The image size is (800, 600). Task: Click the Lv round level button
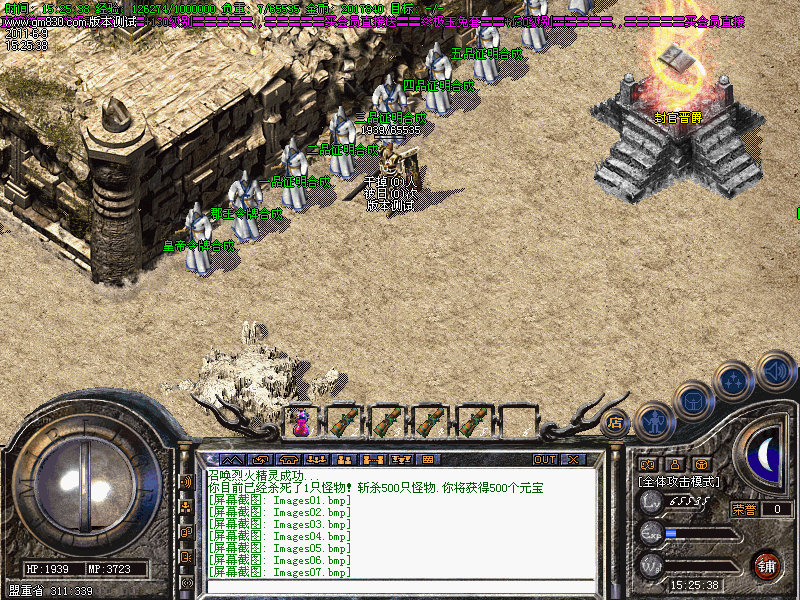click(651, 502)
